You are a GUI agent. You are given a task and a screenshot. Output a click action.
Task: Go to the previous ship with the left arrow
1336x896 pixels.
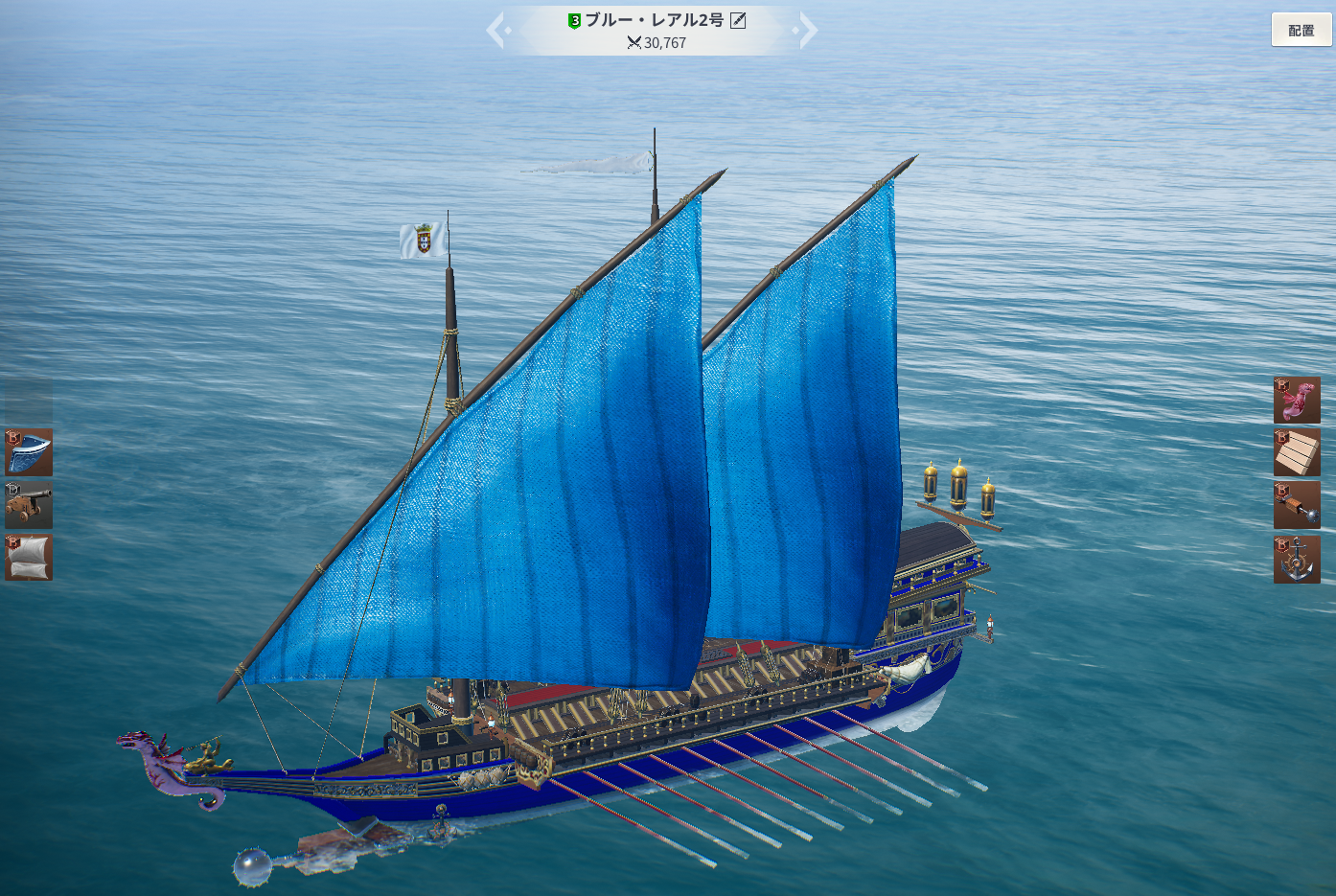[x=496, y=30]
